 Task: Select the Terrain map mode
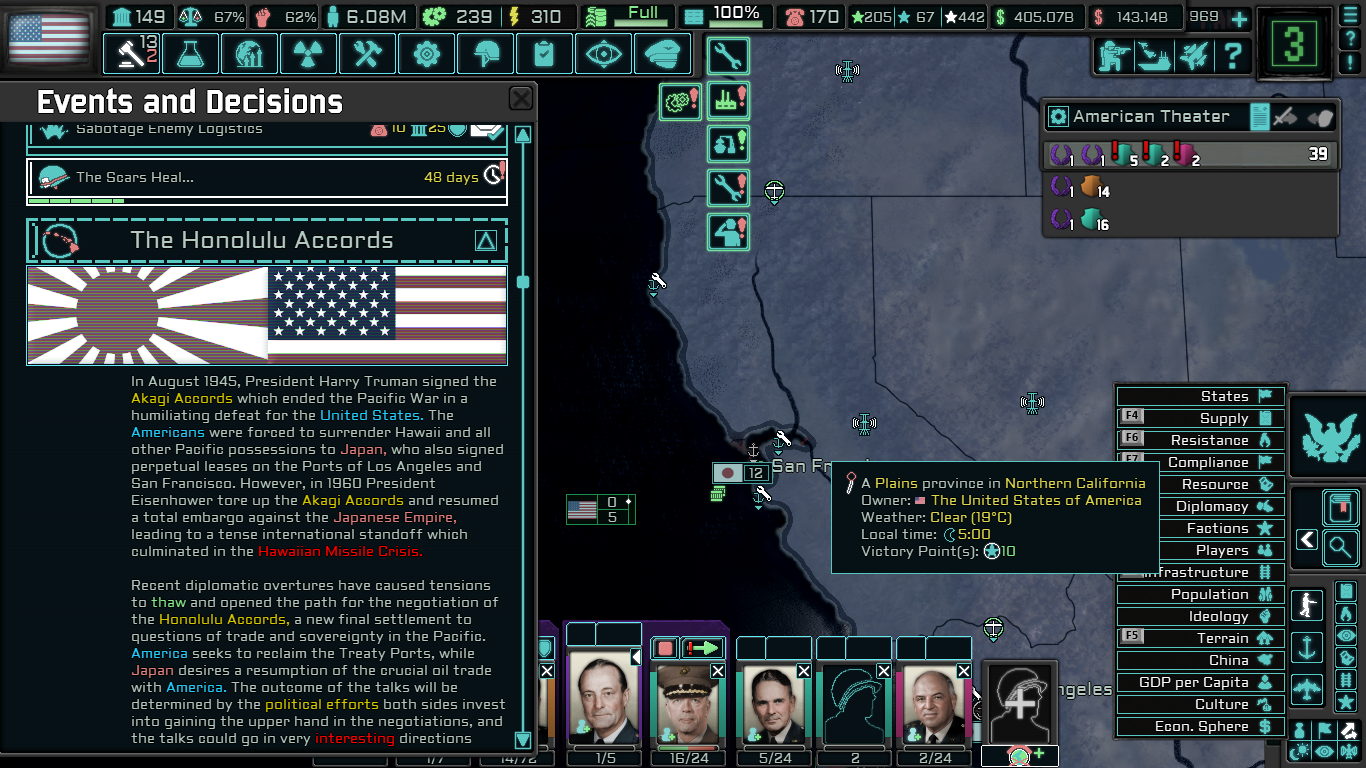point(1199,638)
